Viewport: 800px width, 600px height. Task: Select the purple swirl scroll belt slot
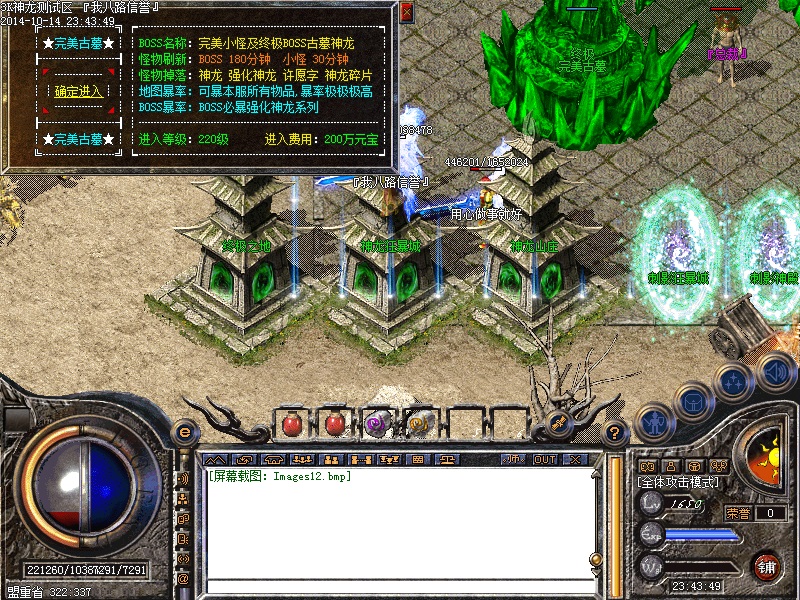(377, 424)
